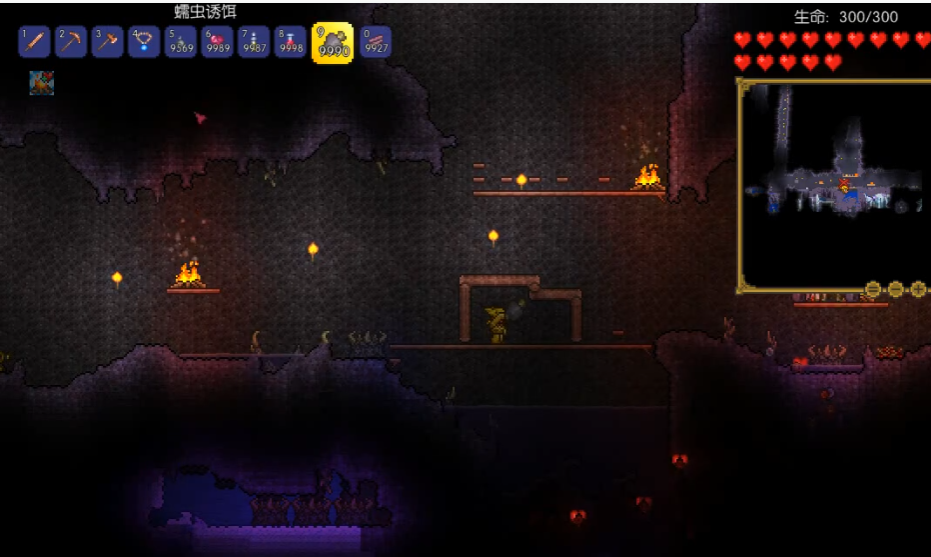Choose the copper axe hotbar slot

point(107,42)
